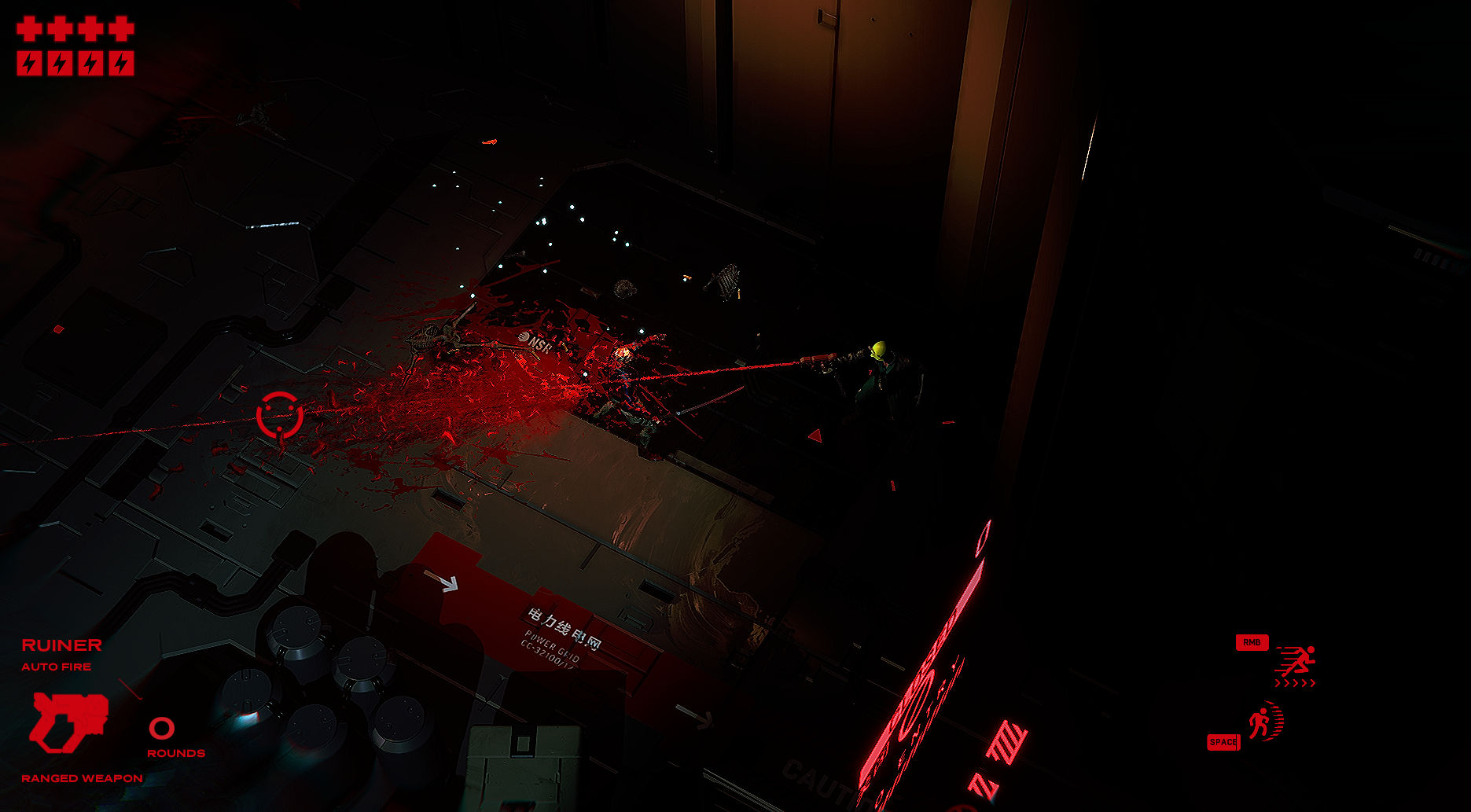Screen dimensions: 1471x812
Task: Select the Ruiner ranged weapon icon
Action: (x=68, y=721)
